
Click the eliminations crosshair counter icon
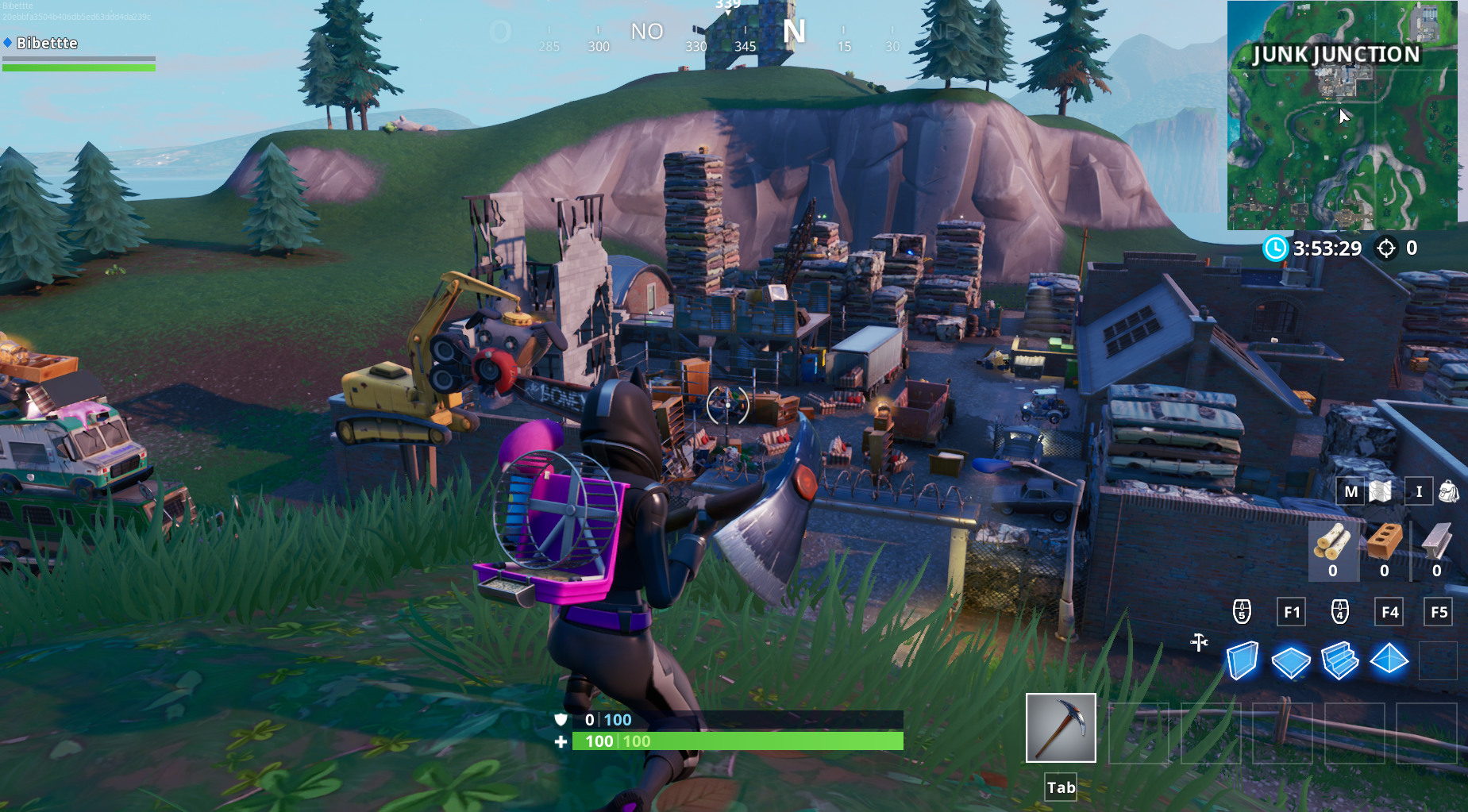tap(1385, 248)
